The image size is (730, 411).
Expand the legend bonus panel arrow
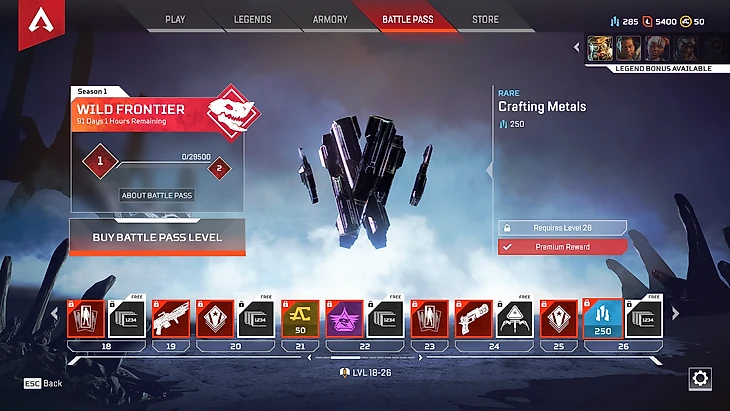point(577,47)
